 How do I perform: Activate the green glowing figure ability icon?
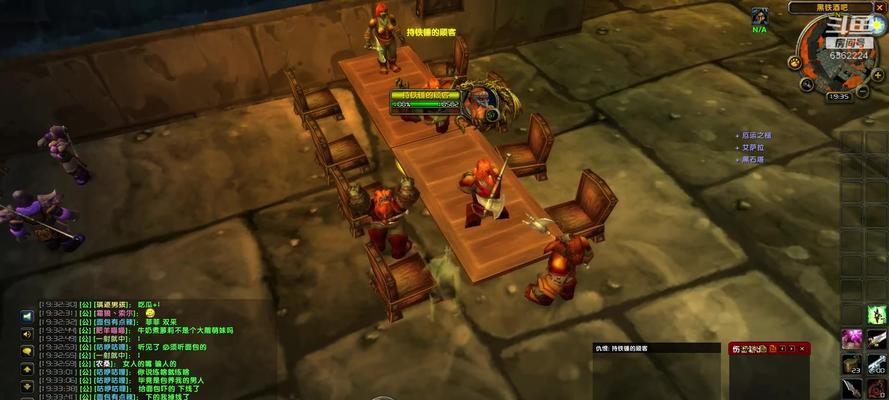(x=876, y=315)
